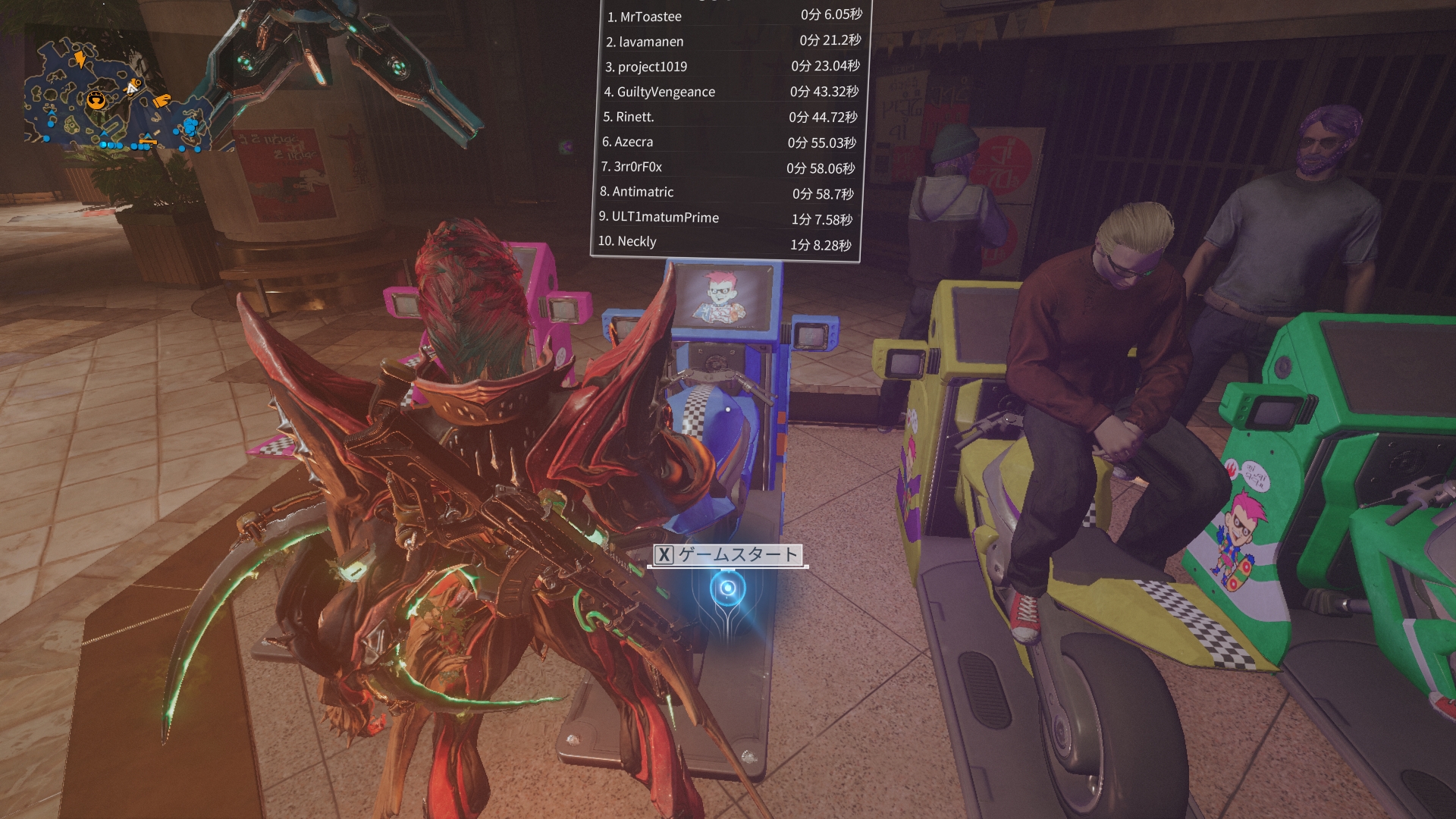
Task: Click Antimatric's leaderboard row
Action: (726, 193)
